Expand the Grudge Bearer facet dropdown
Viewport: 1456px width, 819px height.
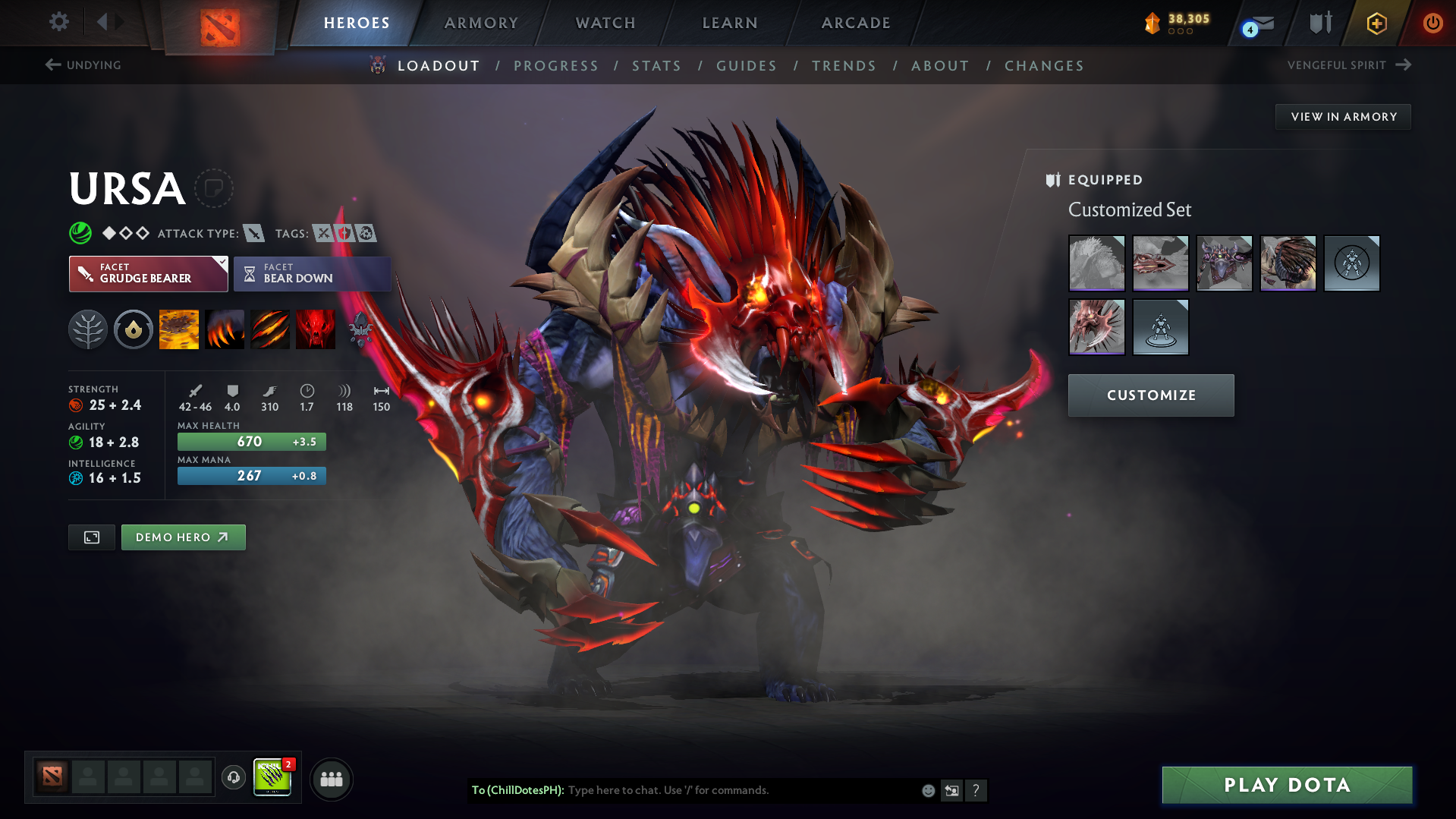pos(221,262)
